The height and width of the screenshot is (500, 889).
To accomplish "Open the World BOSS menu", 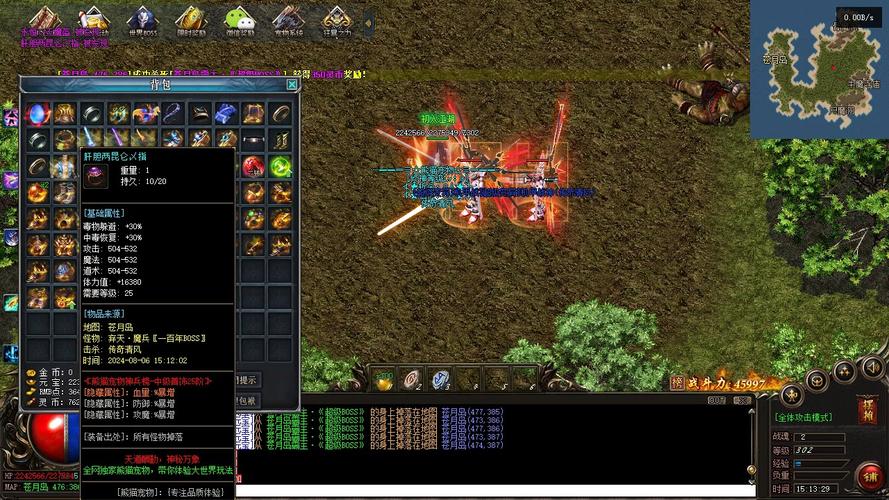I will [x=142, y=22].
